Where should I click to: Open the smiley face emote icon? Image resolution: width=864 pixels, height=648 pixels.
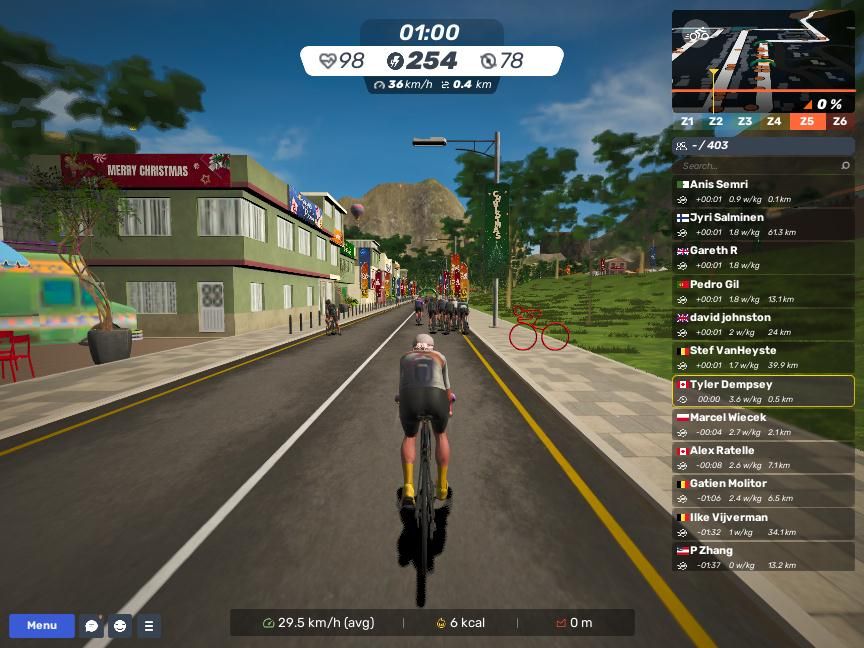(x=120, y=626)
